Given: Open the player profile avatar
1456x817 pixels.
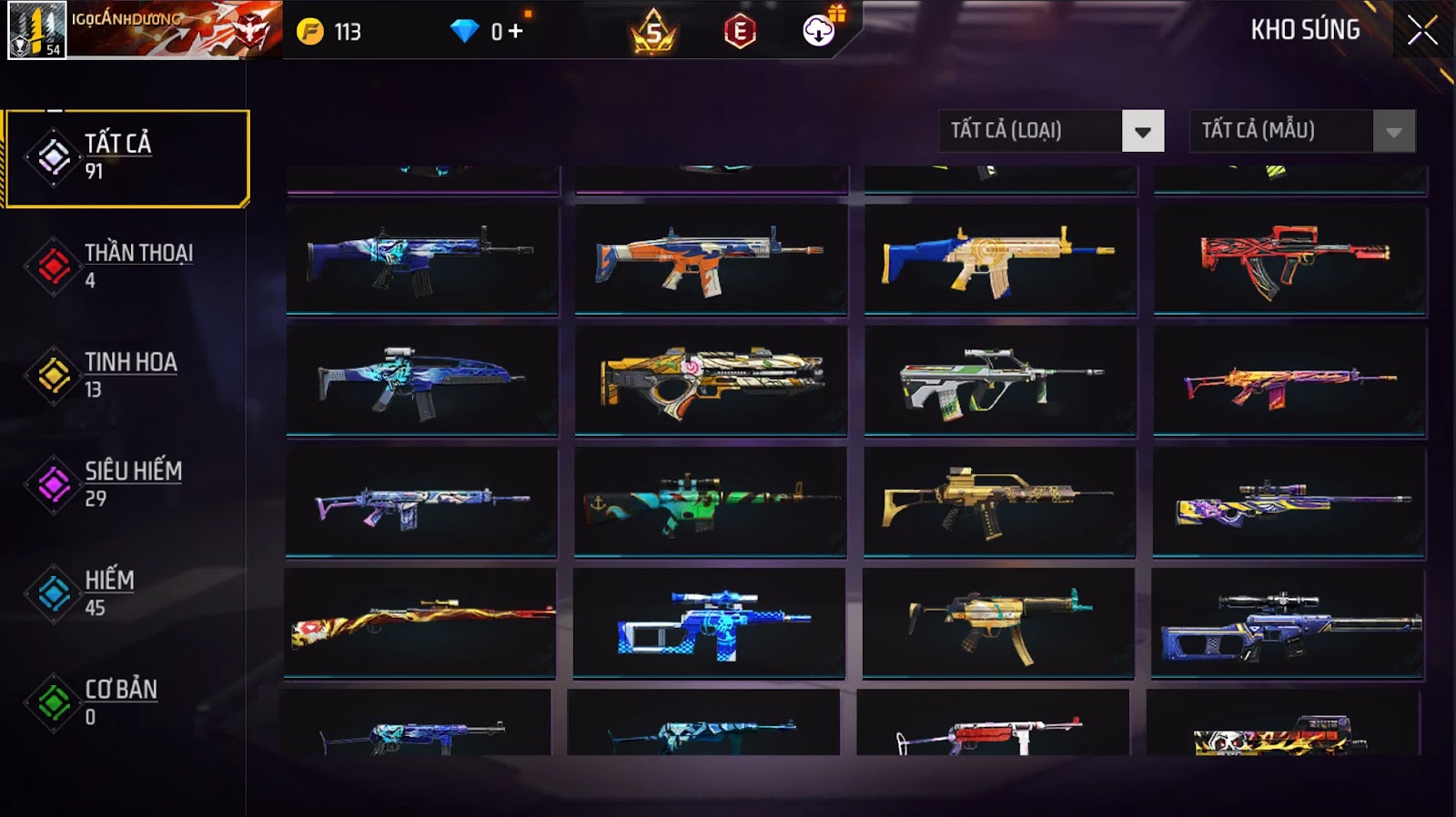Looking at the screenshot, I should 36,30.
